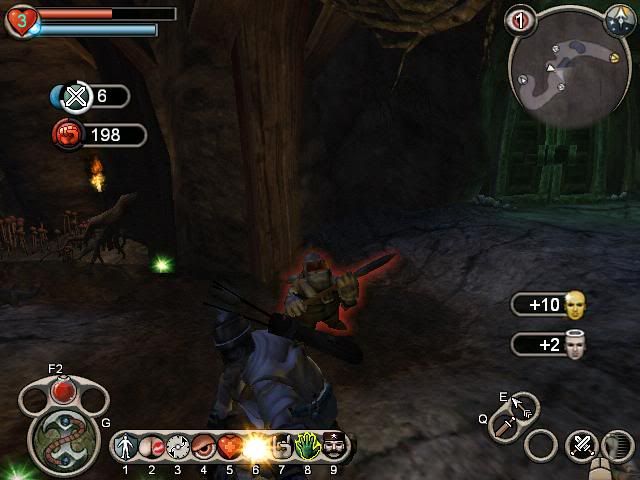Click the striped silhouette icon beside crossed swords
This screenshot has height=480, width=640.
coord(619,445)
